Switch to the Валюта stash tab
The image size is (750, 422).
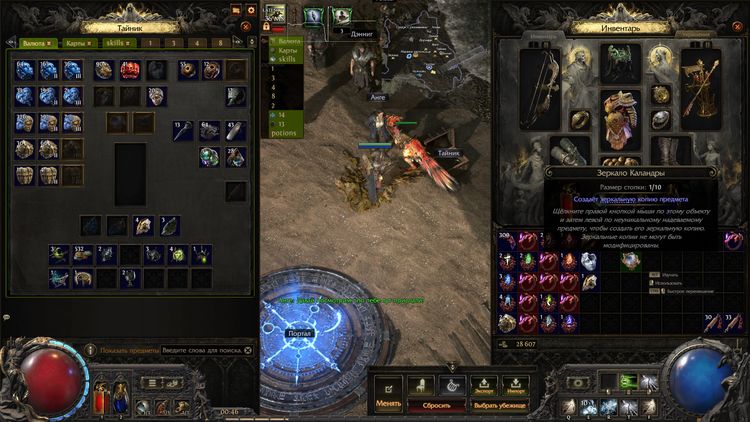35,43
